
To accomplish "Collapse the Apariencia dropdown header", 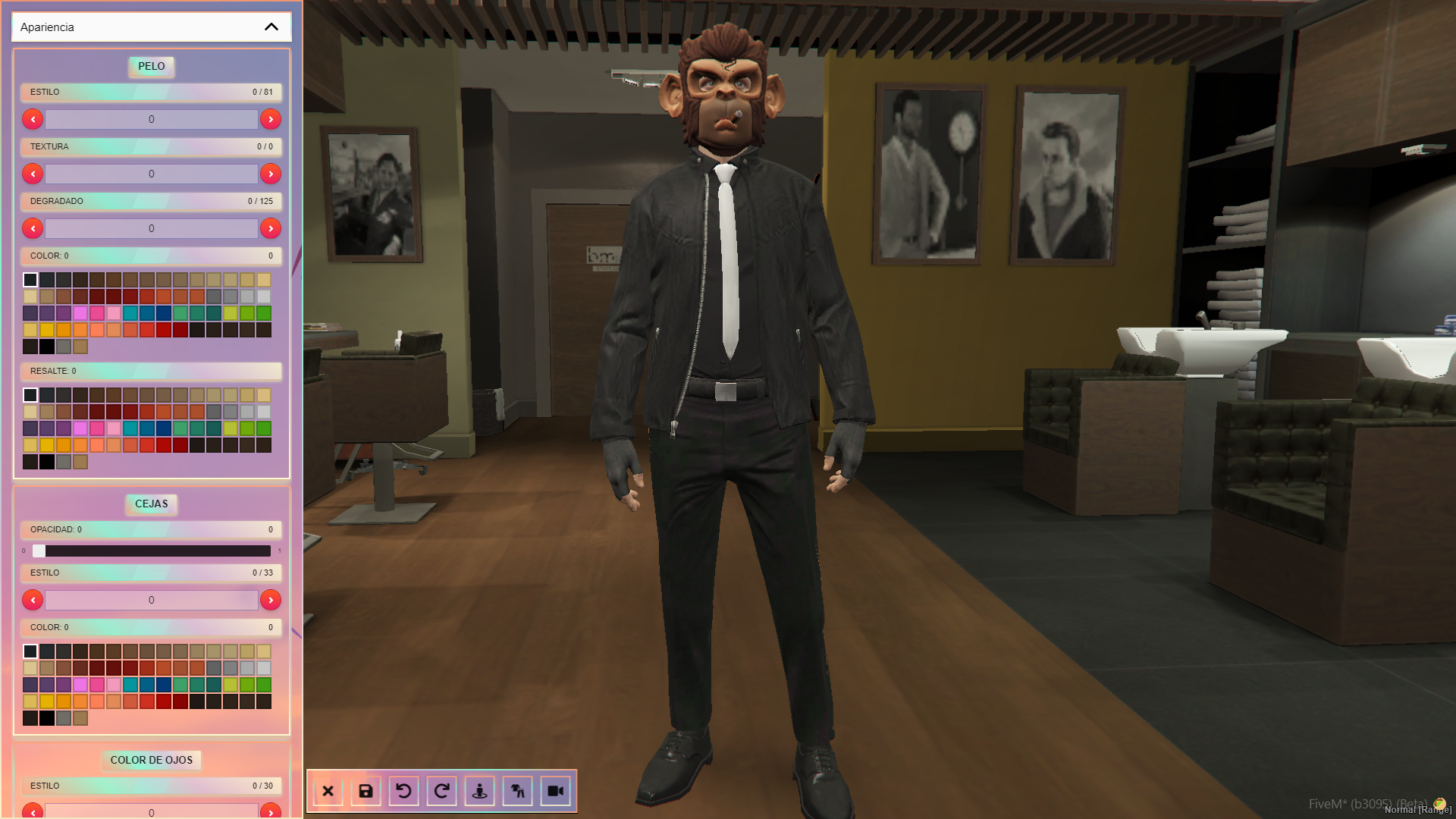I will (271, 27).
